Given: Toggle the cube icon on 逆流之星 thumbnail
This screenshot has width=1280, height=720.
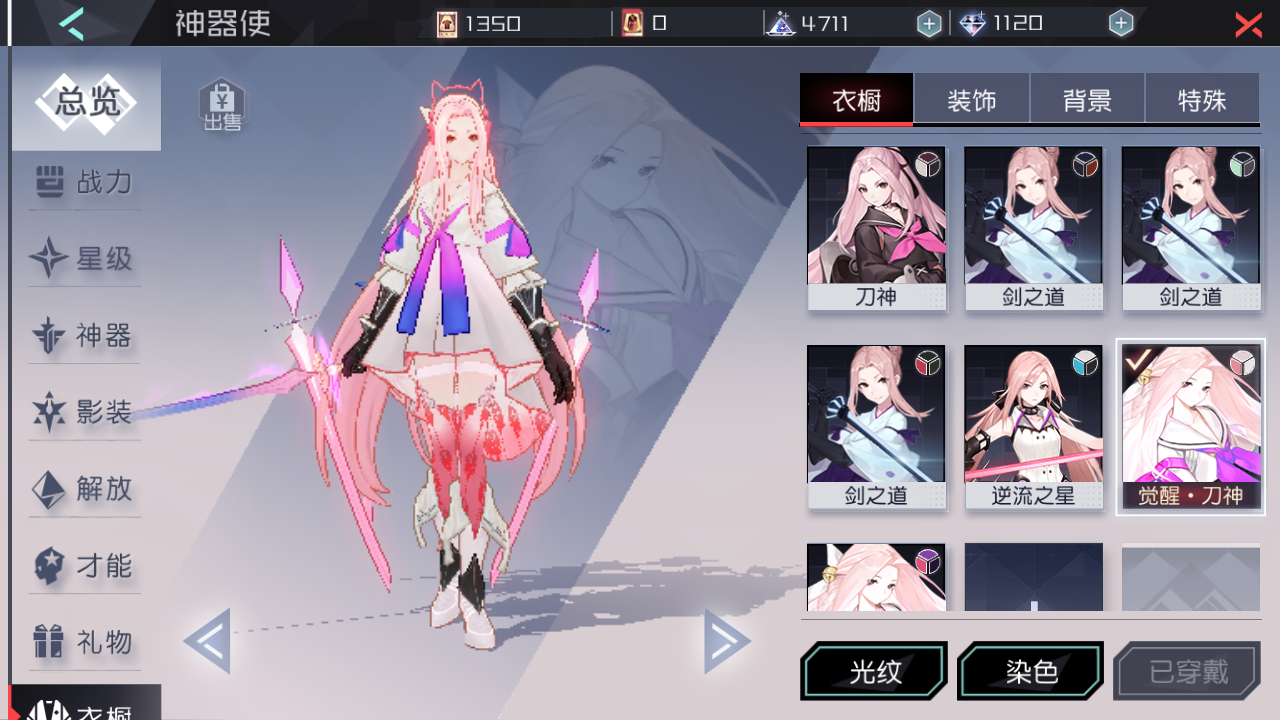Looking at the screenshot, I should [x=1084, y=364].
